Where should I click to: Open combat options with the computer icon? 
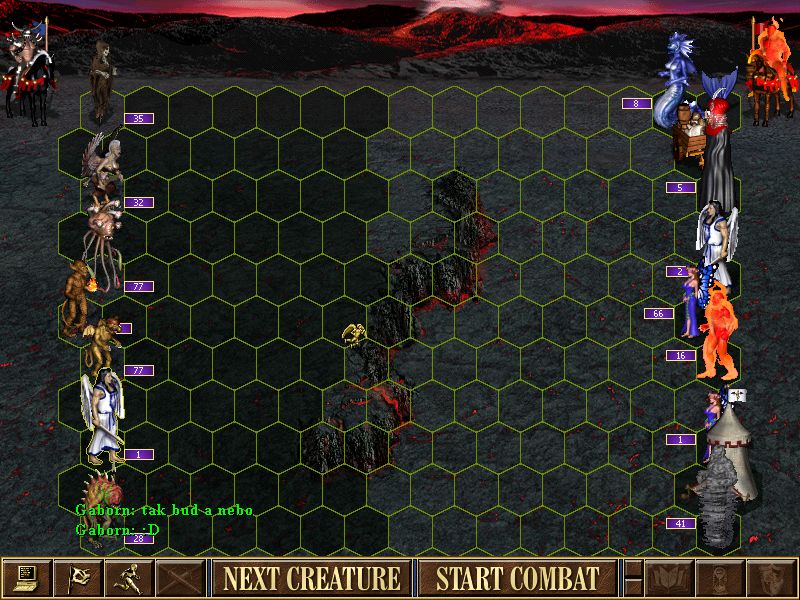pyautogui.click(x=27, y=578)
